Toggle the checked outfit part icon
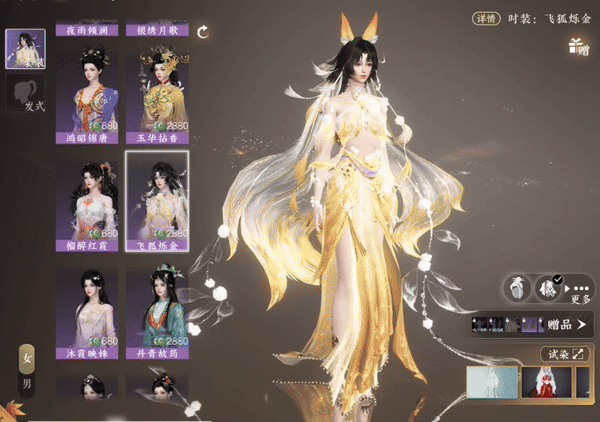 click(x=550, y=288)
